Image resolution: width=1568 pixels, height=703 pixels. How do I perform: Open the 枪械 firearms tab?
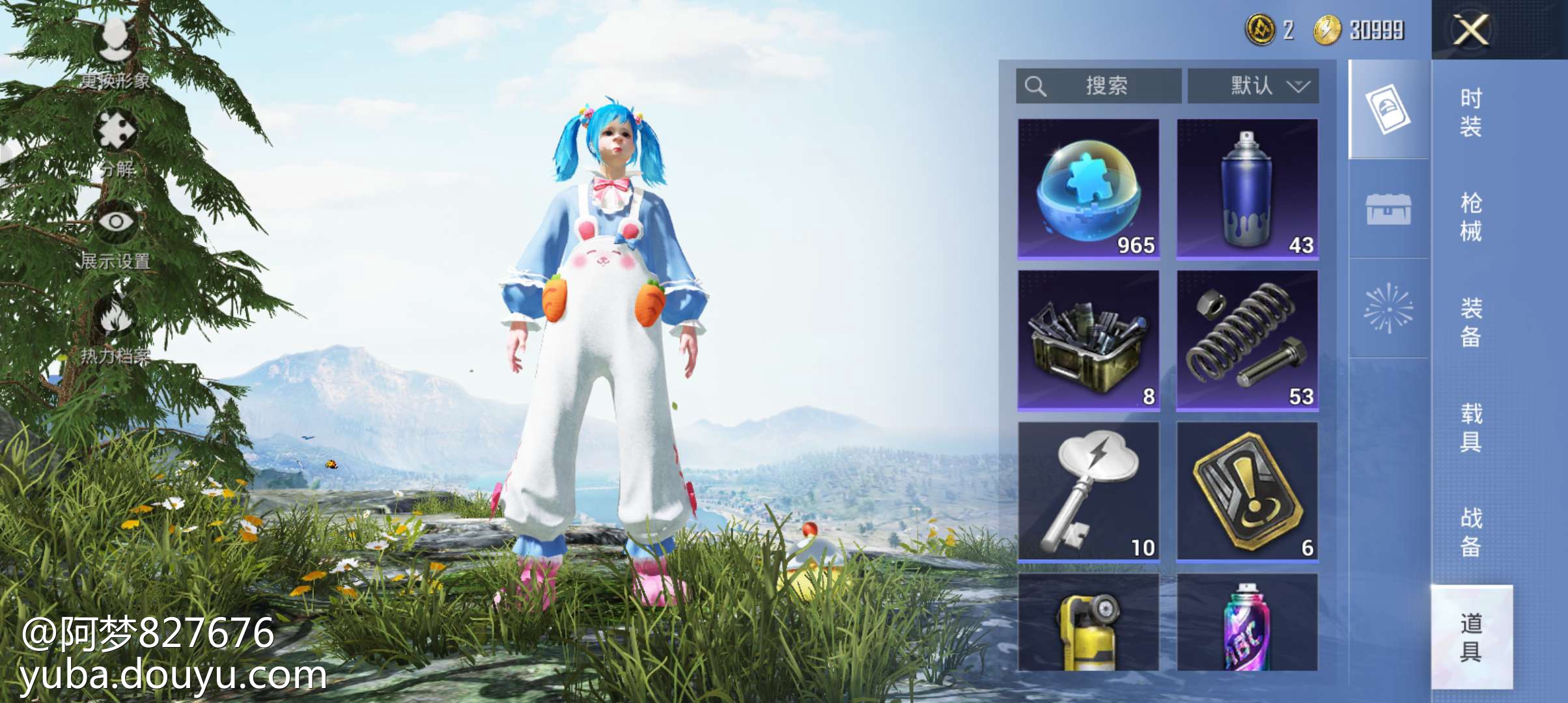(x=1470, y=217)
